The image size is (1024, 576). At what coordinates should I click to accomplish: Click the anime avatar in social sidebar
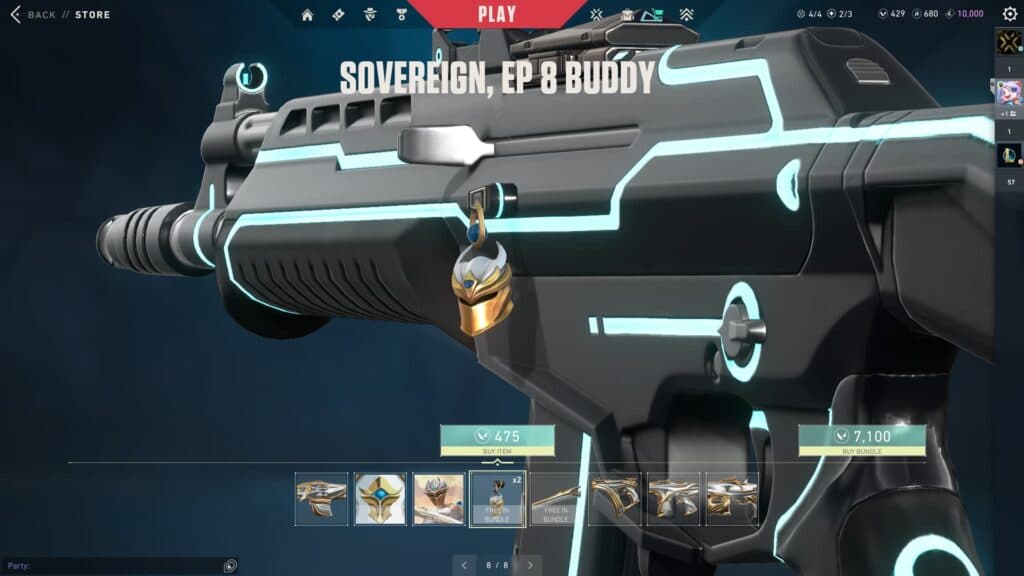1009,95
